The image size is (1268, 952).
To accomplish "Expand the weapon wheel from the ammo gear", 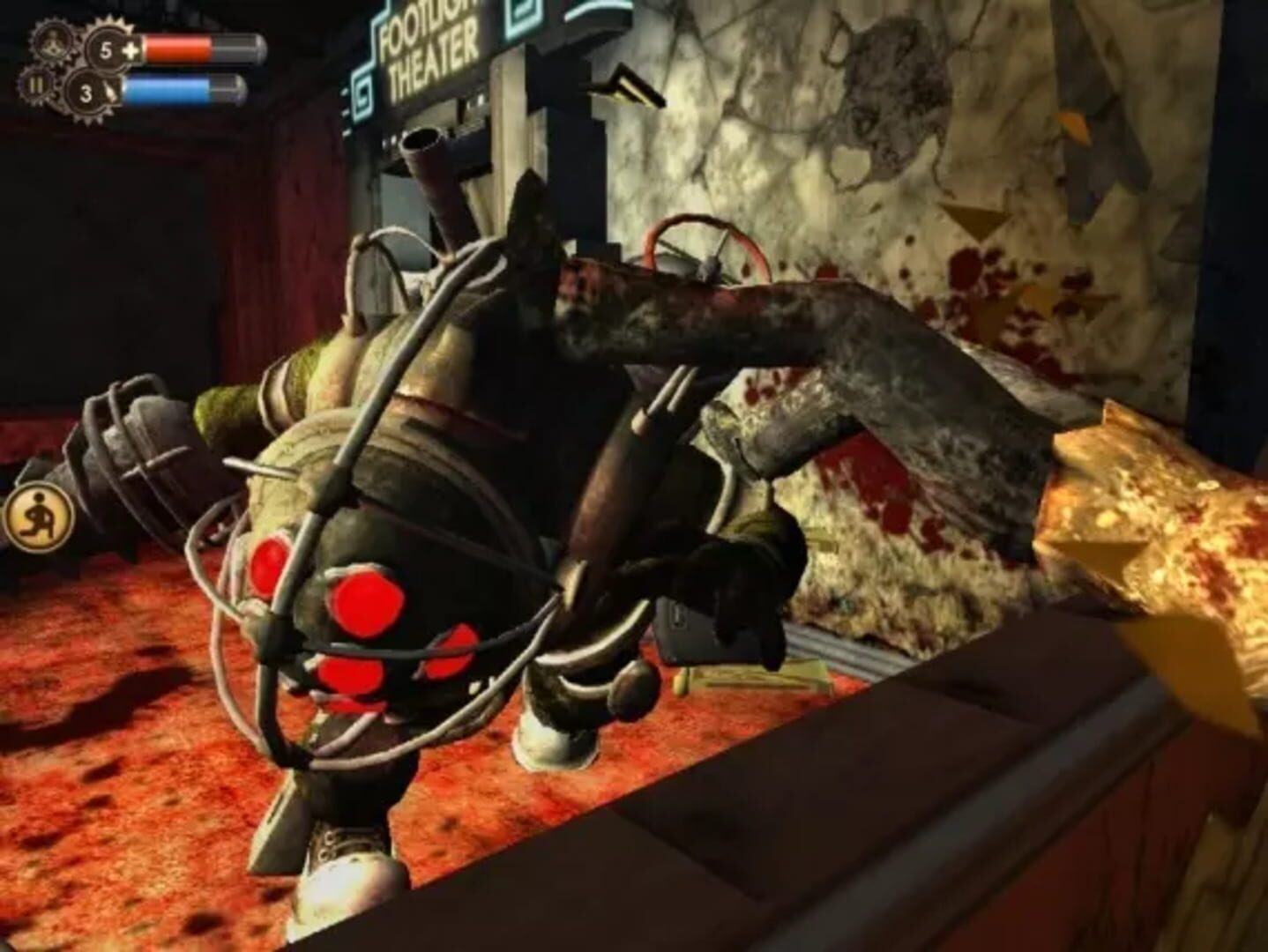I will tap(88, 93).
